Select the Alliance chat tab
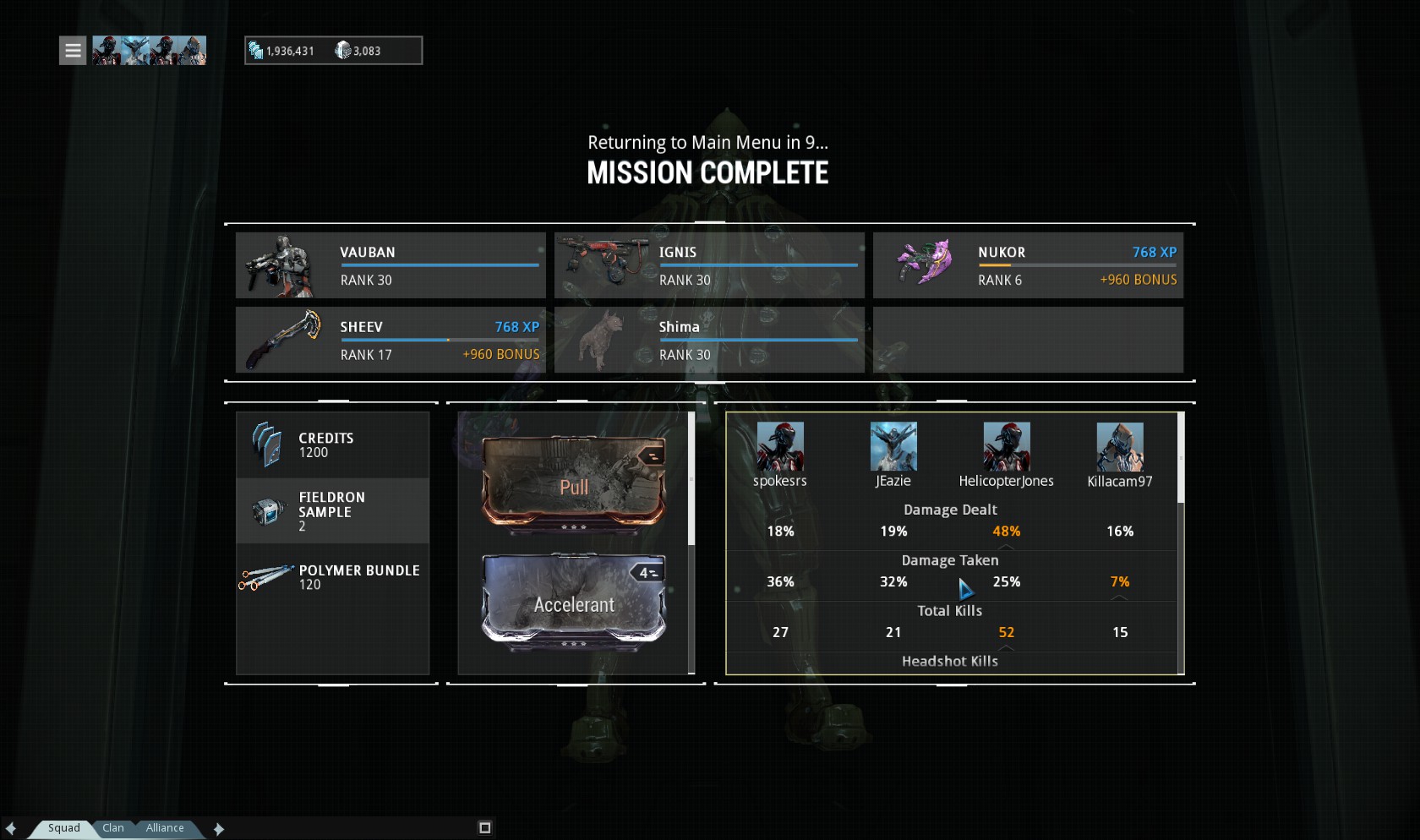 [x=164, y=828]
